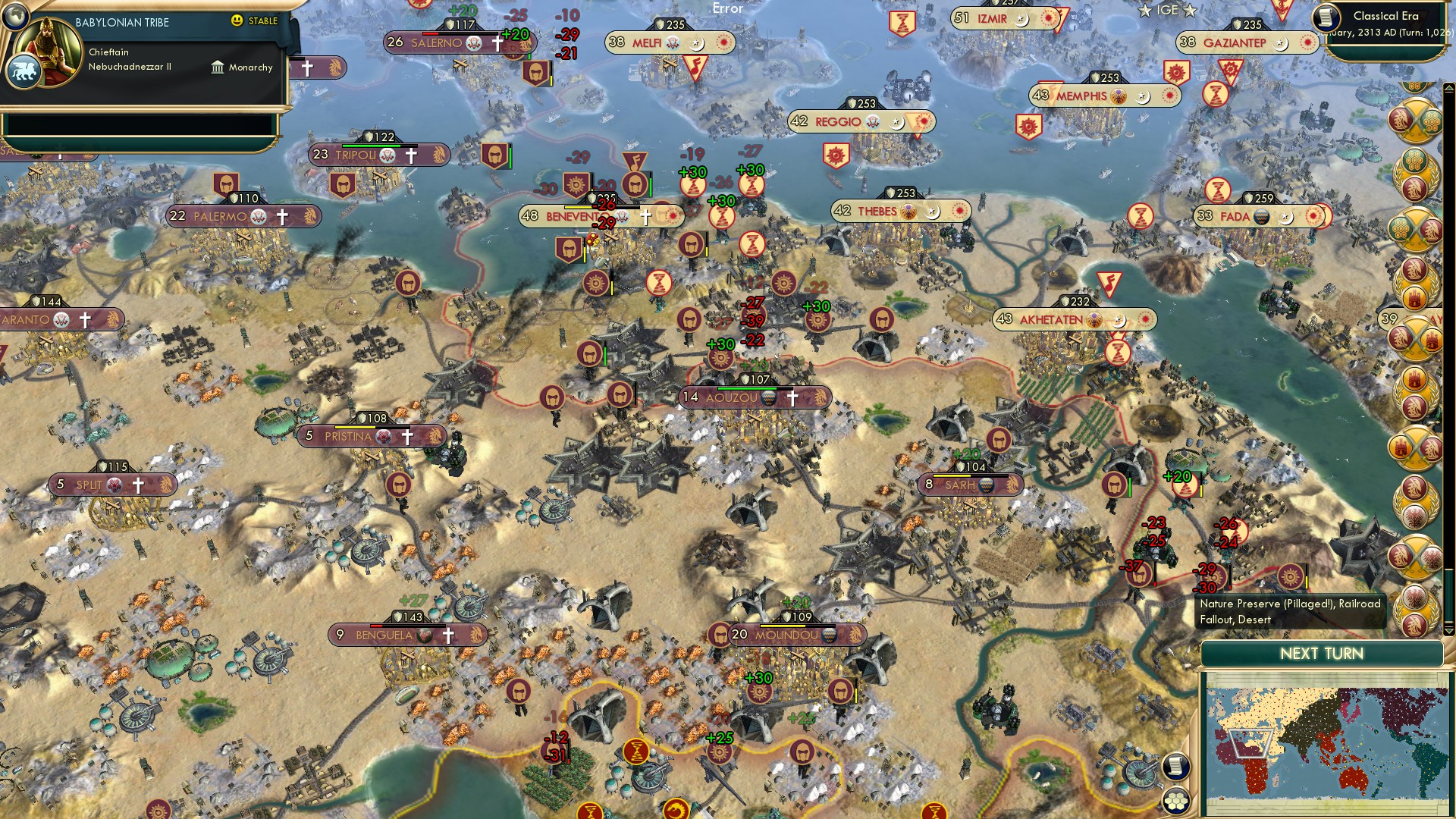Click the IGE star icon at top
1456x819 pixels.
click(x=1145, y=11)
